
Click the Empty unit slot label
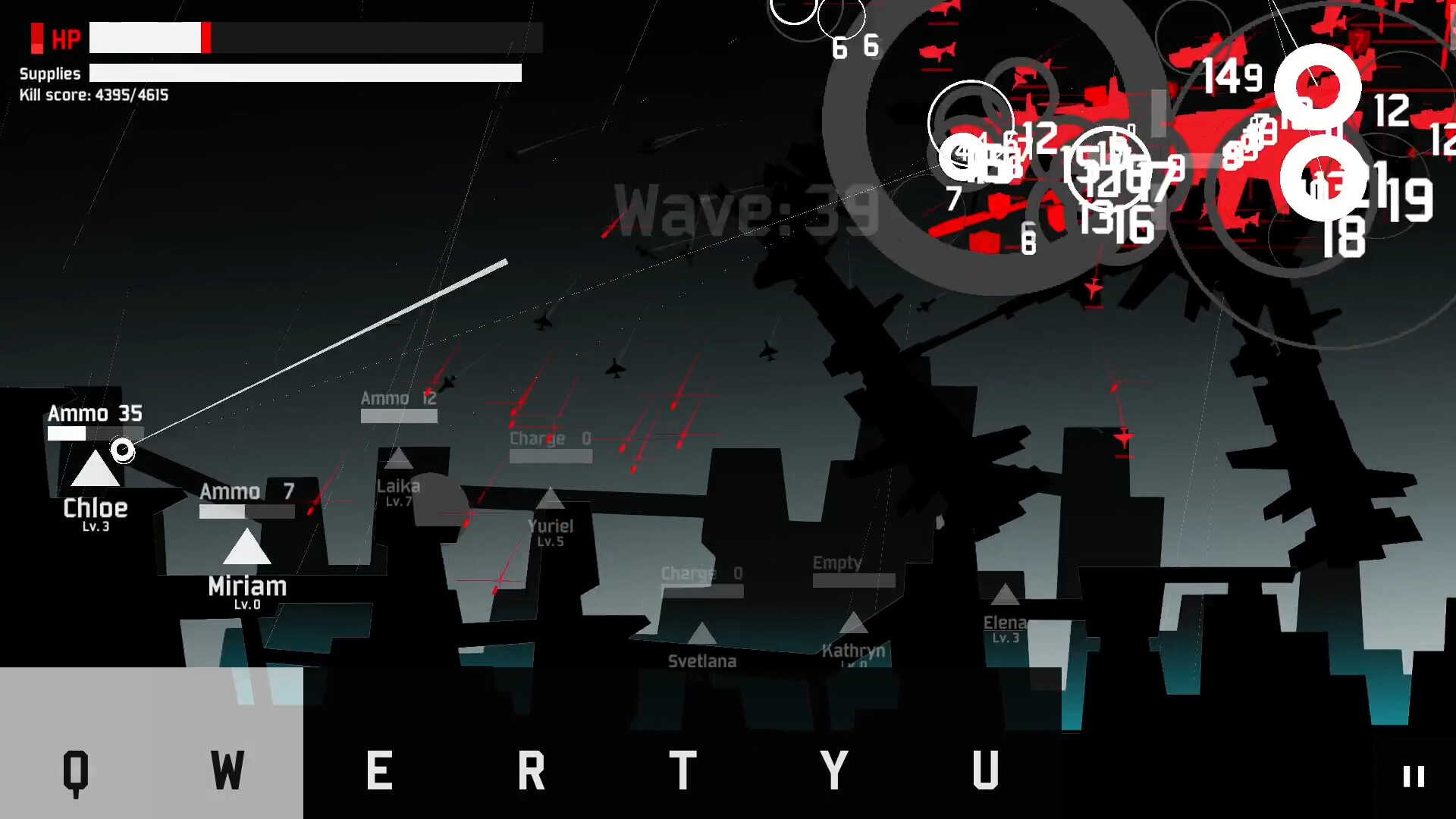pyautogui.click(x=836, y=563)
